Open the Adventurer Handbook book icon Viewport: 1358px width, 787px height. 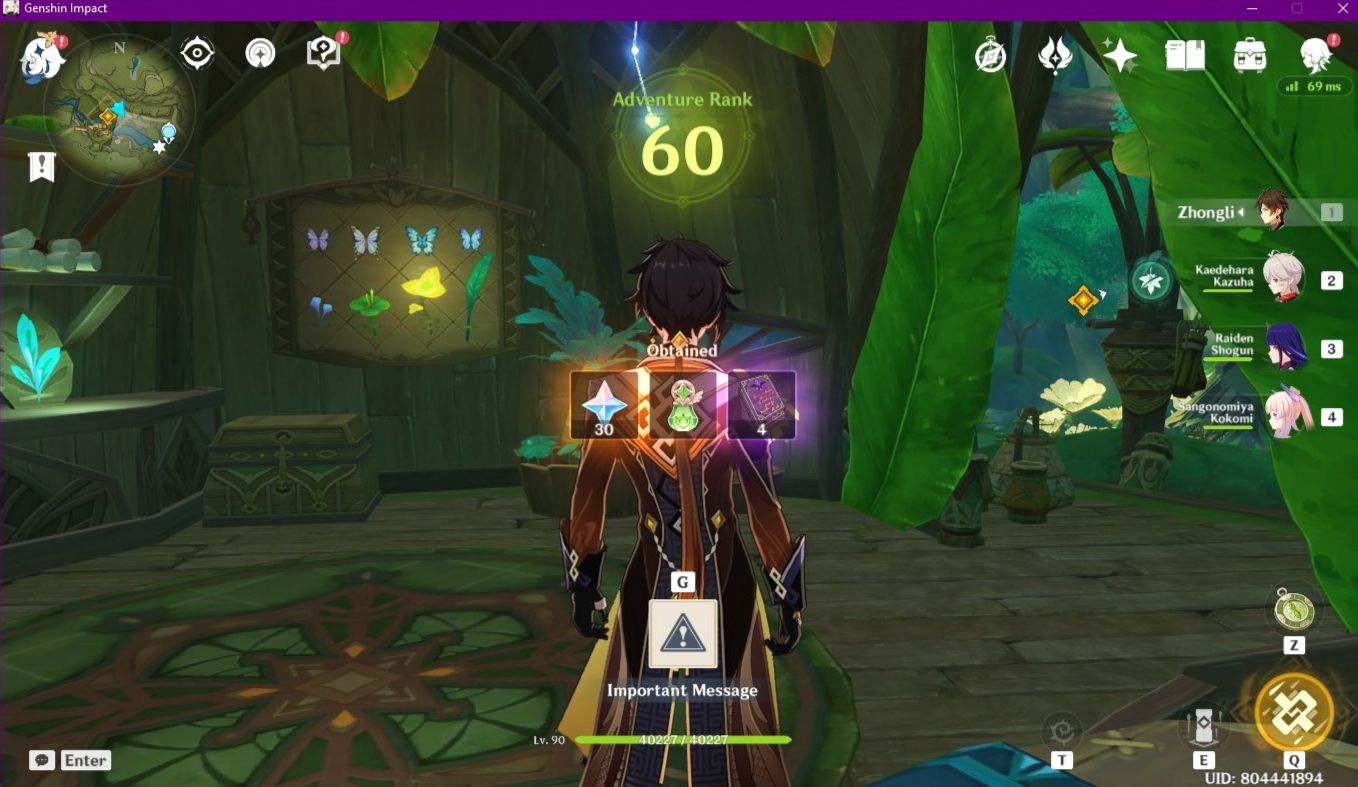pos(1187,55)
